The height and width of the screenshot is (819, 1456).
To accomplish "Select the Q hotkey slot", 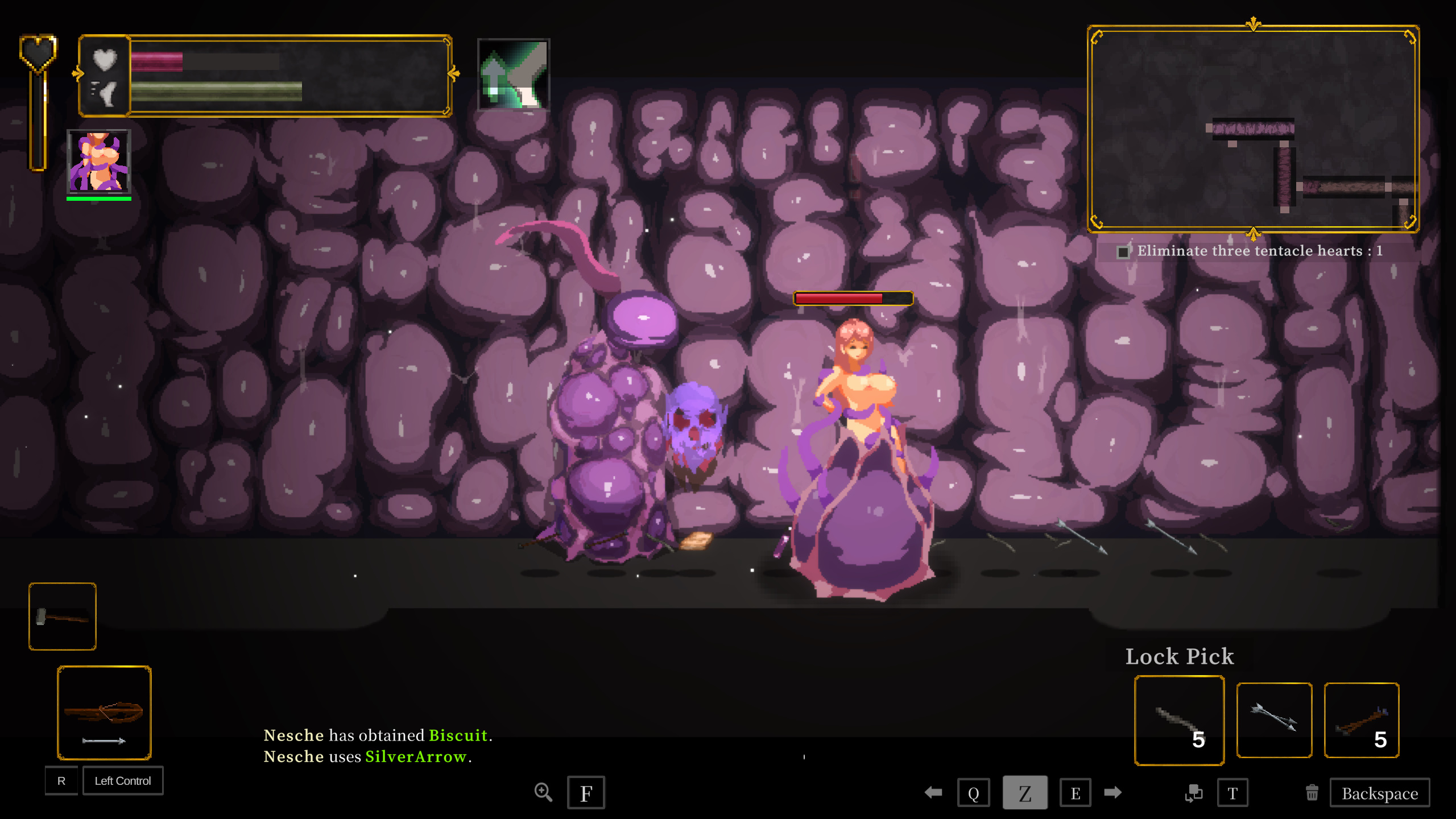I will coord(974,792).
